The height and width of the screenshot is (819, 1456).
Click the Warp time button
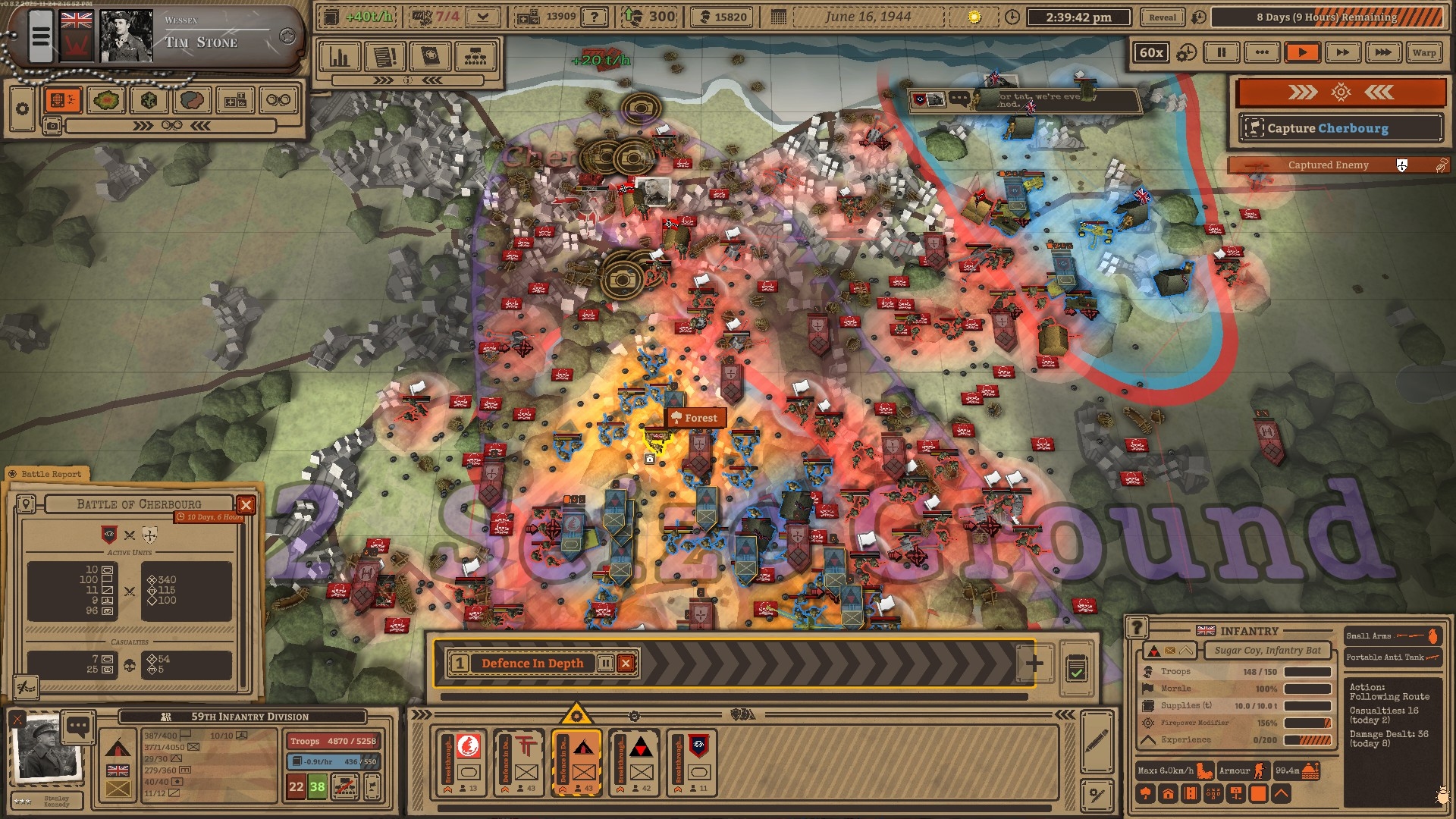point(1423,52)
